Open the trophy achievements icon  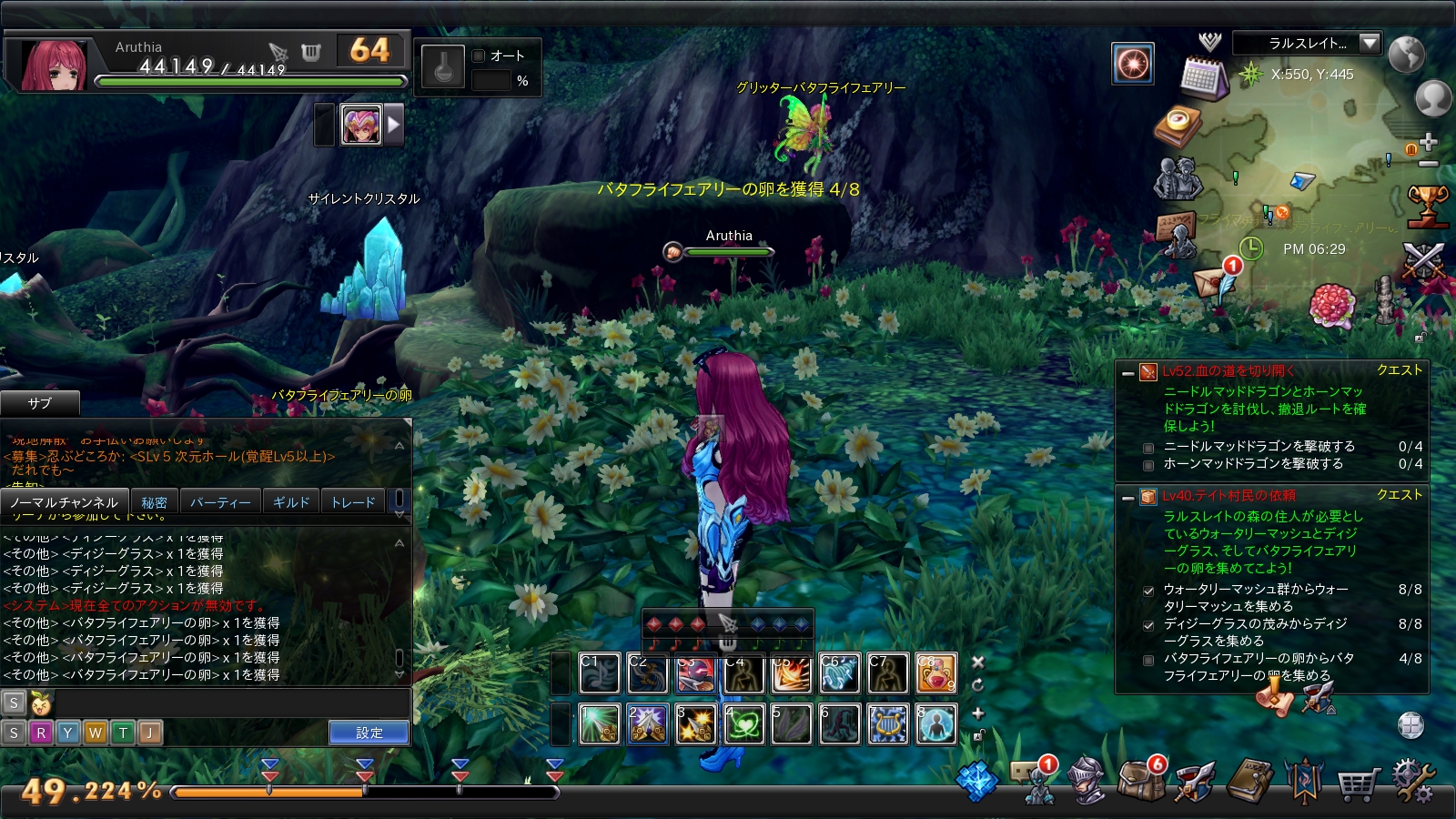tap(1427, 205)
